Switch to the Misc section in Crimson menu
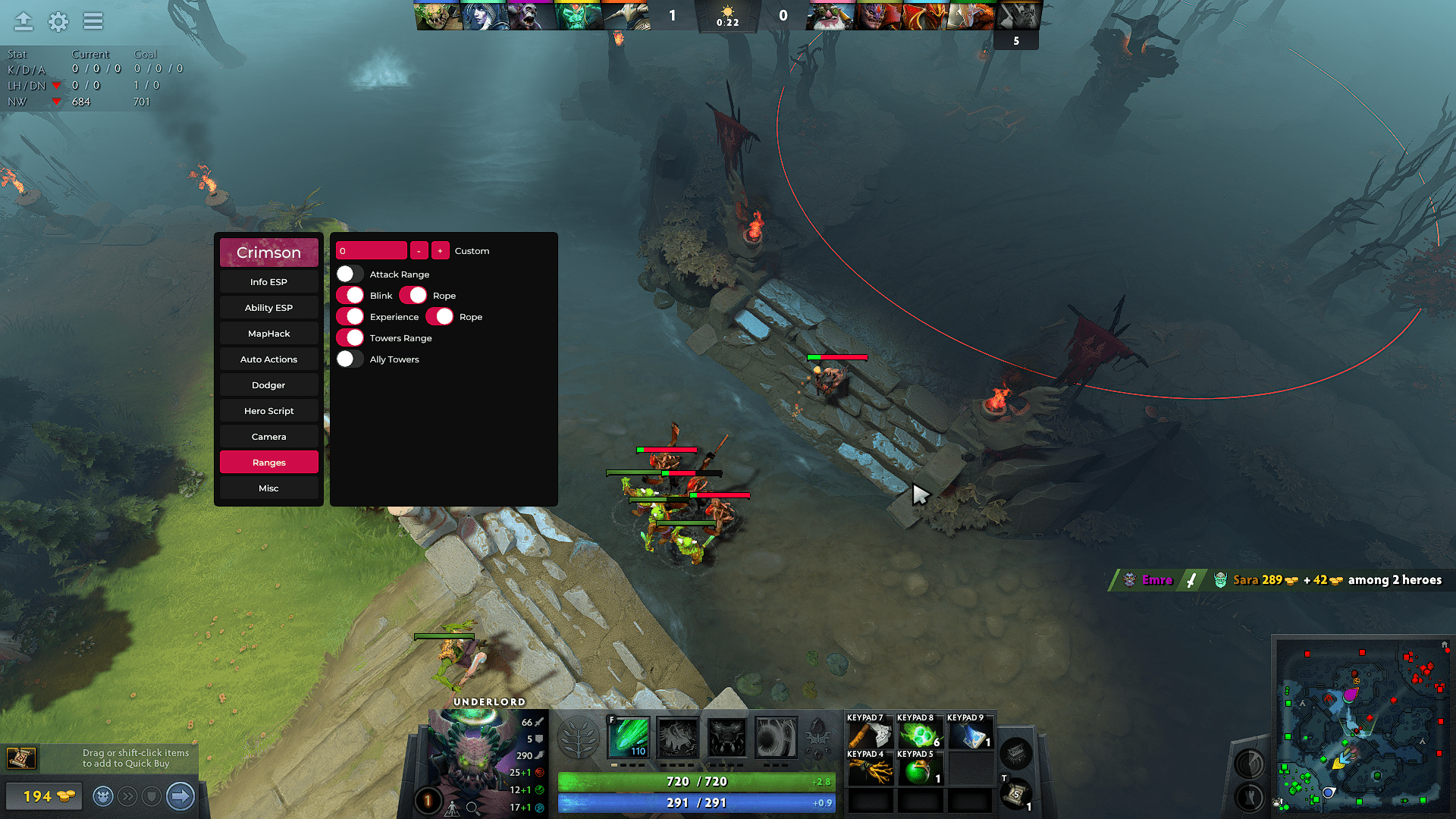The width and height of the screenshot is (1456, 819). pos(268,488)
